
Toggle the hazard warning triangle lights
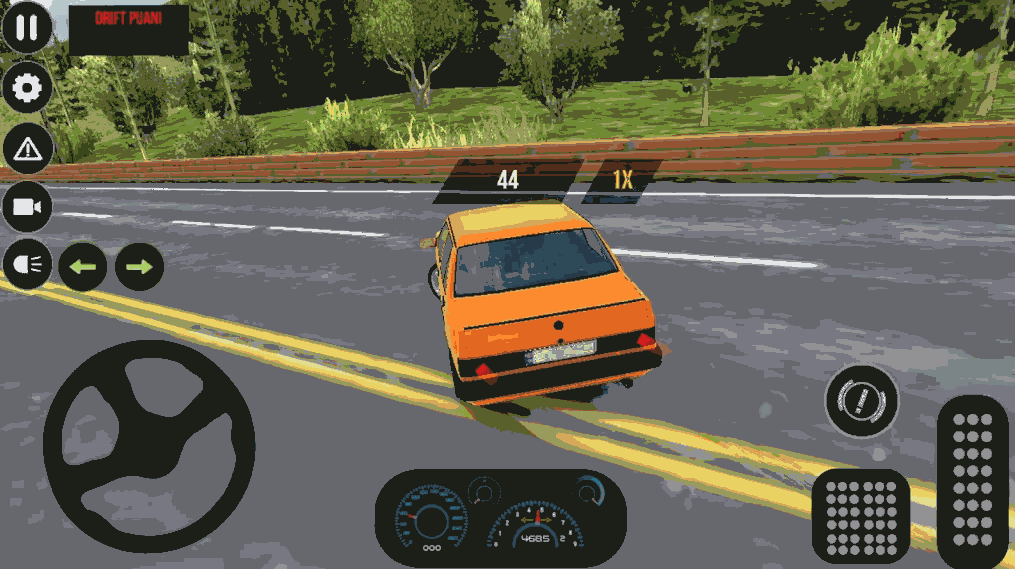pyautogui.click(x=27, y=149)
